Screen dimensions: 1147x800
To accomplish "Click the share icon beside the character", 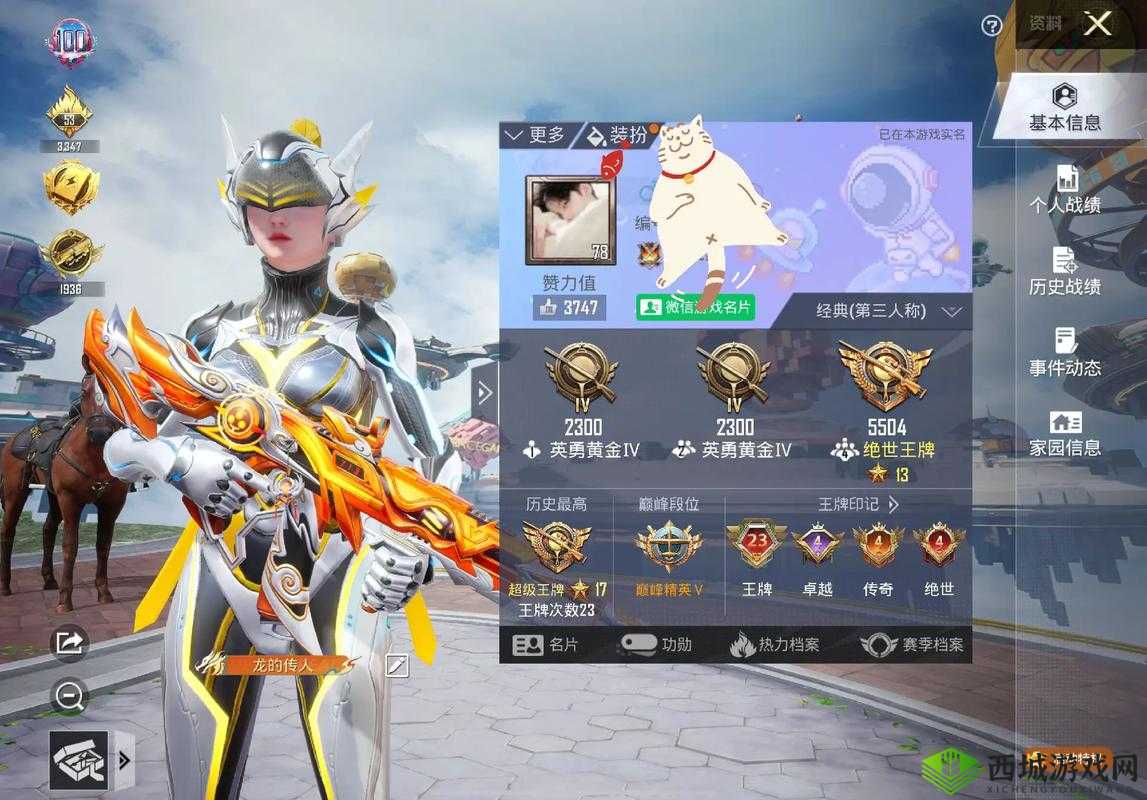I will pos(69,643).
